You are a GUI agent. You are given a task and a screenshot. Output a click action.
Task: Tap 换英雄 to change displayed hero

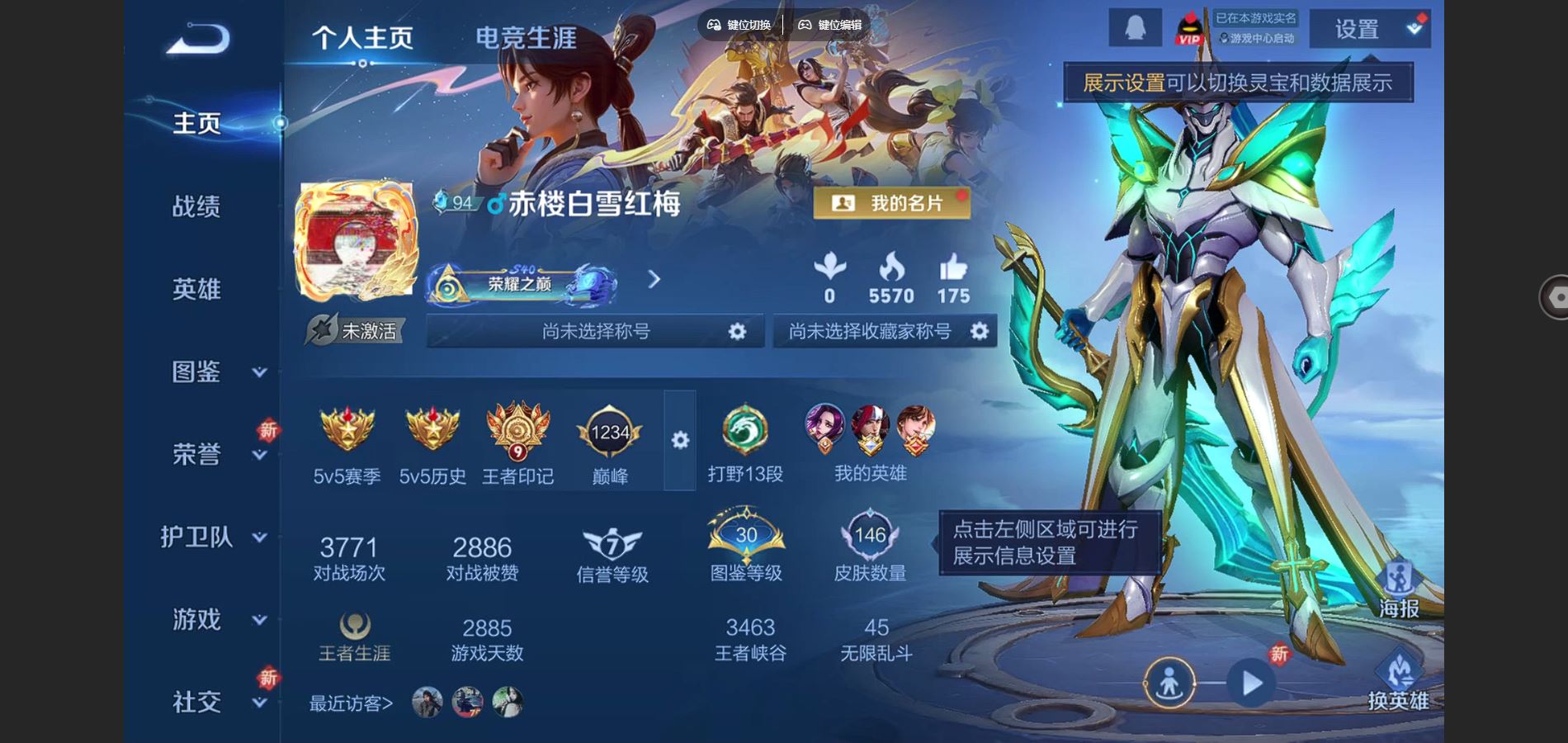click(x=1399, y=682)
